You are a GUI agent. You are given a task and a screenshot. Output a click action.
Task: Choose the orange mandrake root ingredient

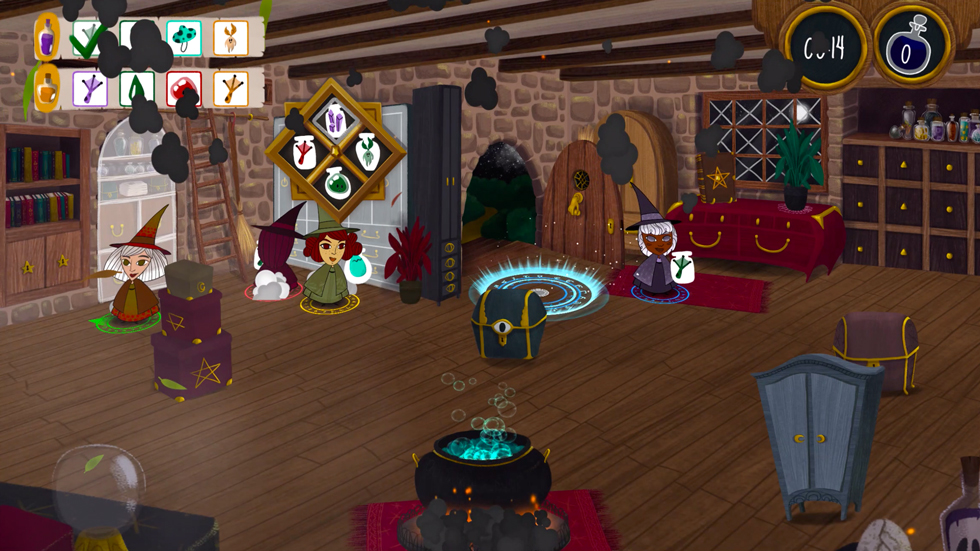coord(231,39)
